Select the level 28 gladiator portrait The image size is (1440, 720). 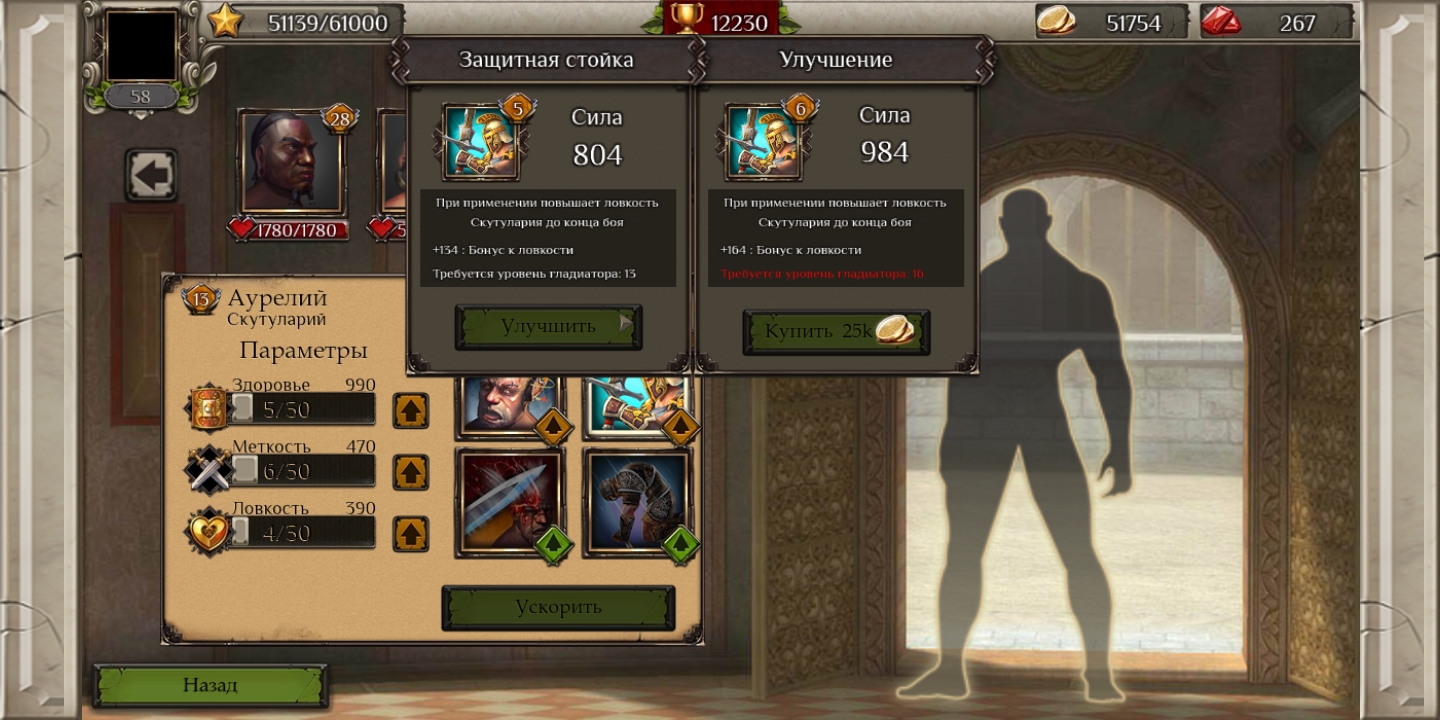pyautogui.click(x=291, y=162)
